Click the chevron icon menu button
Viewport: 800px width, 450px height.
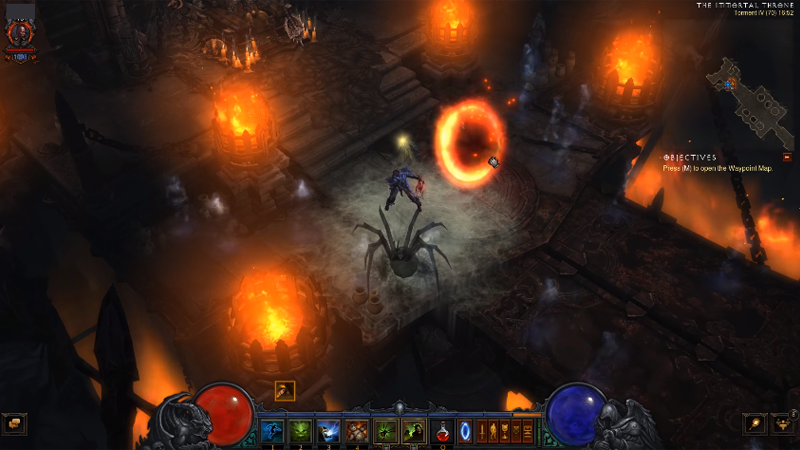(516, 432)
